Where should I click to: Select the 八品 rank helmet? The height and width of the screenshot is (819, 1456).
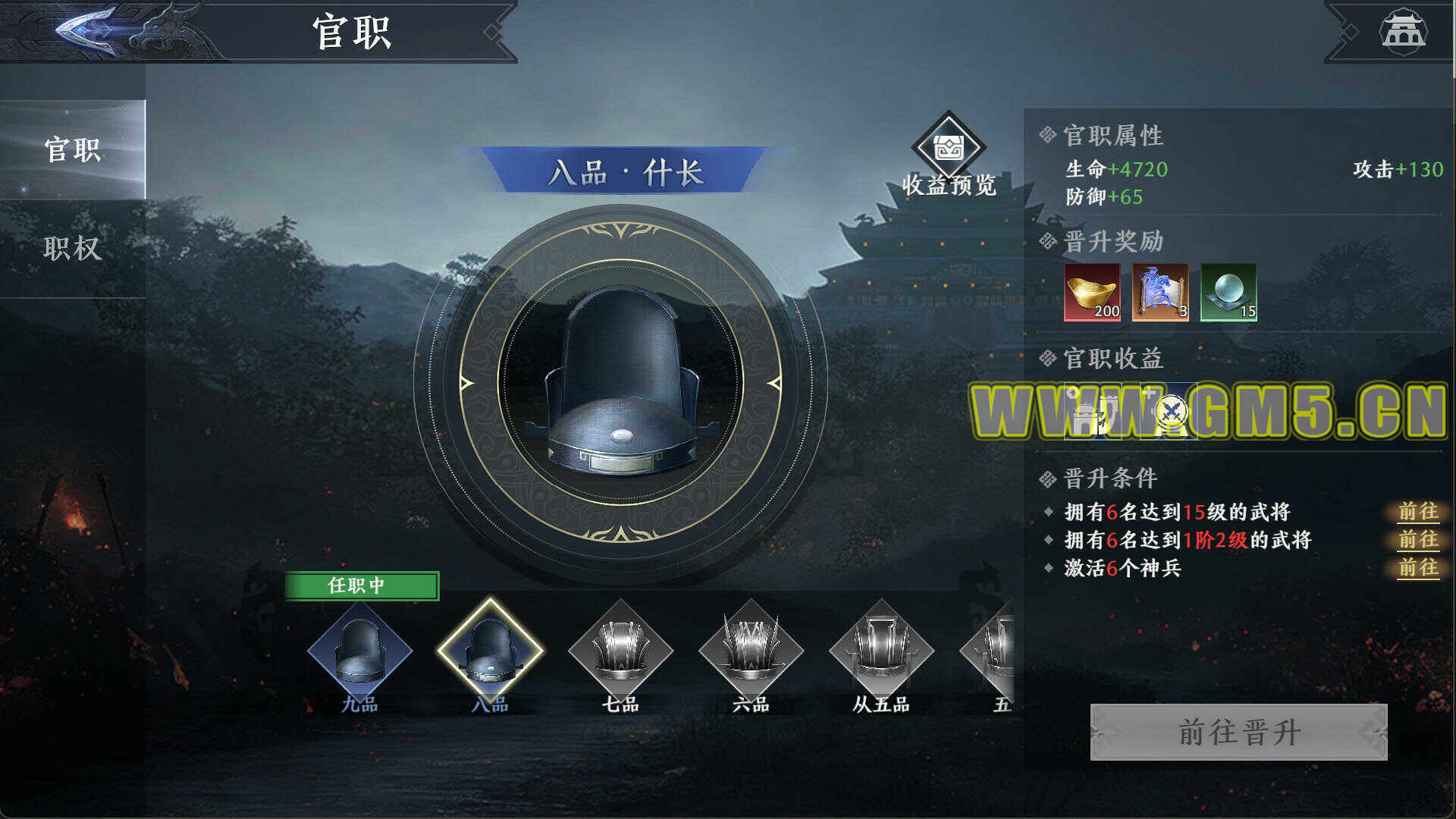pyautogui.click(x=490, y=651)
